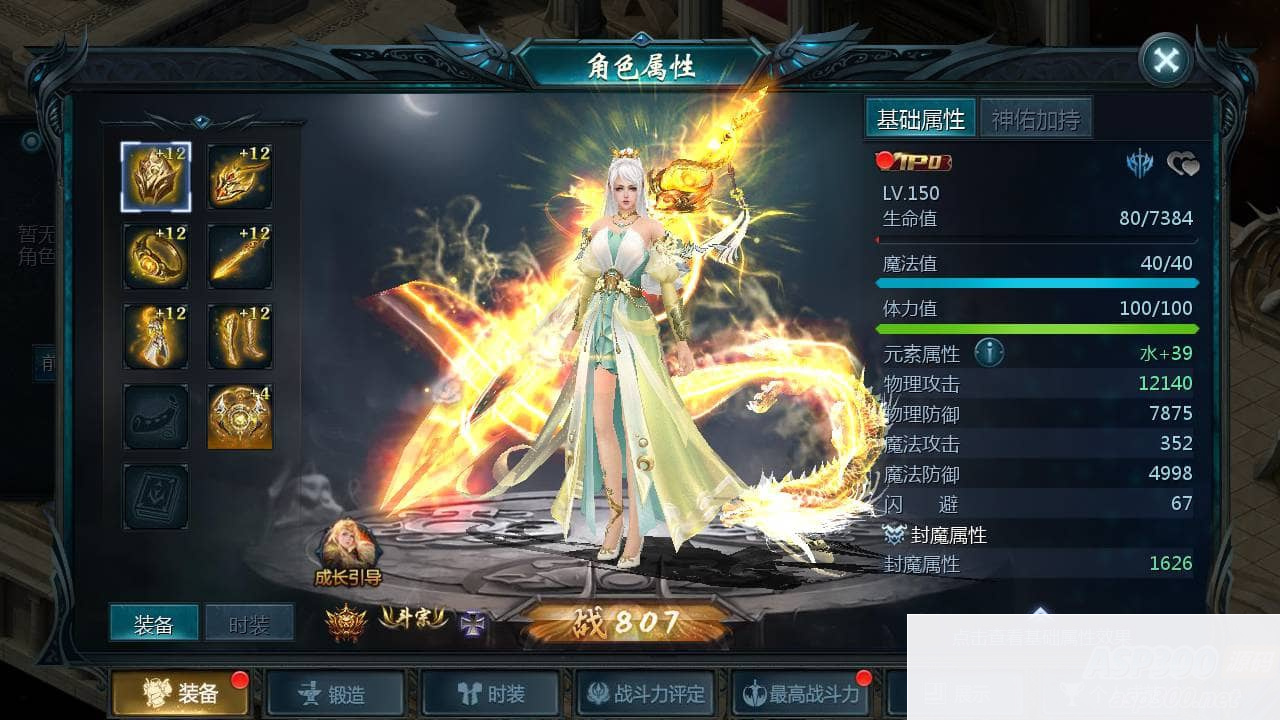Click the +12 ring equipment slot
Screen dimensions: 1280x720
[x=155, y=258]
